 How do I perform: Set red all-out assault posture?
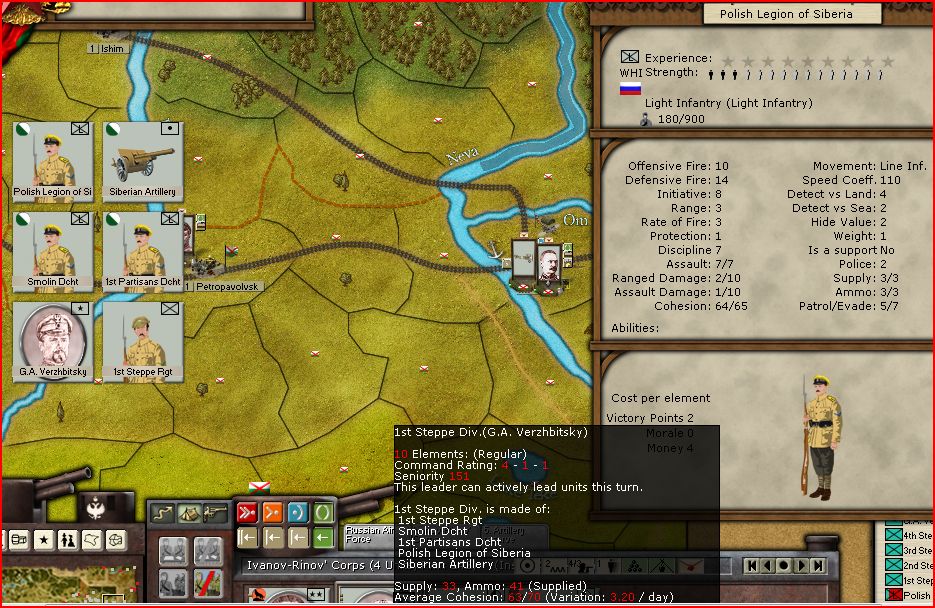246,514
